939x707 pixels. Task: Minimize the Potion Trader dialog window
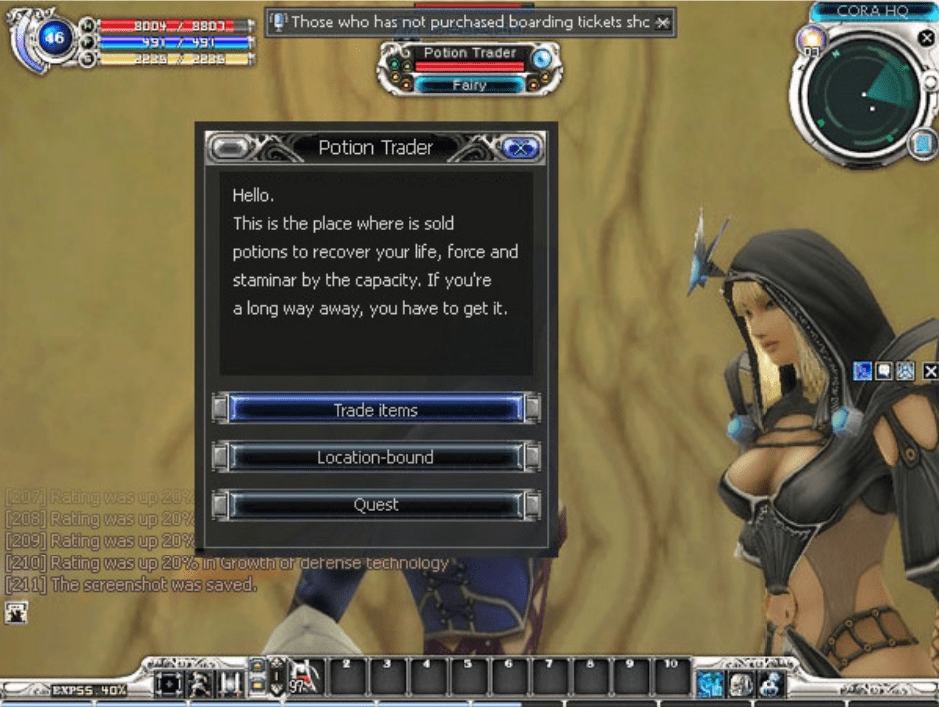(x=230, y=148)
